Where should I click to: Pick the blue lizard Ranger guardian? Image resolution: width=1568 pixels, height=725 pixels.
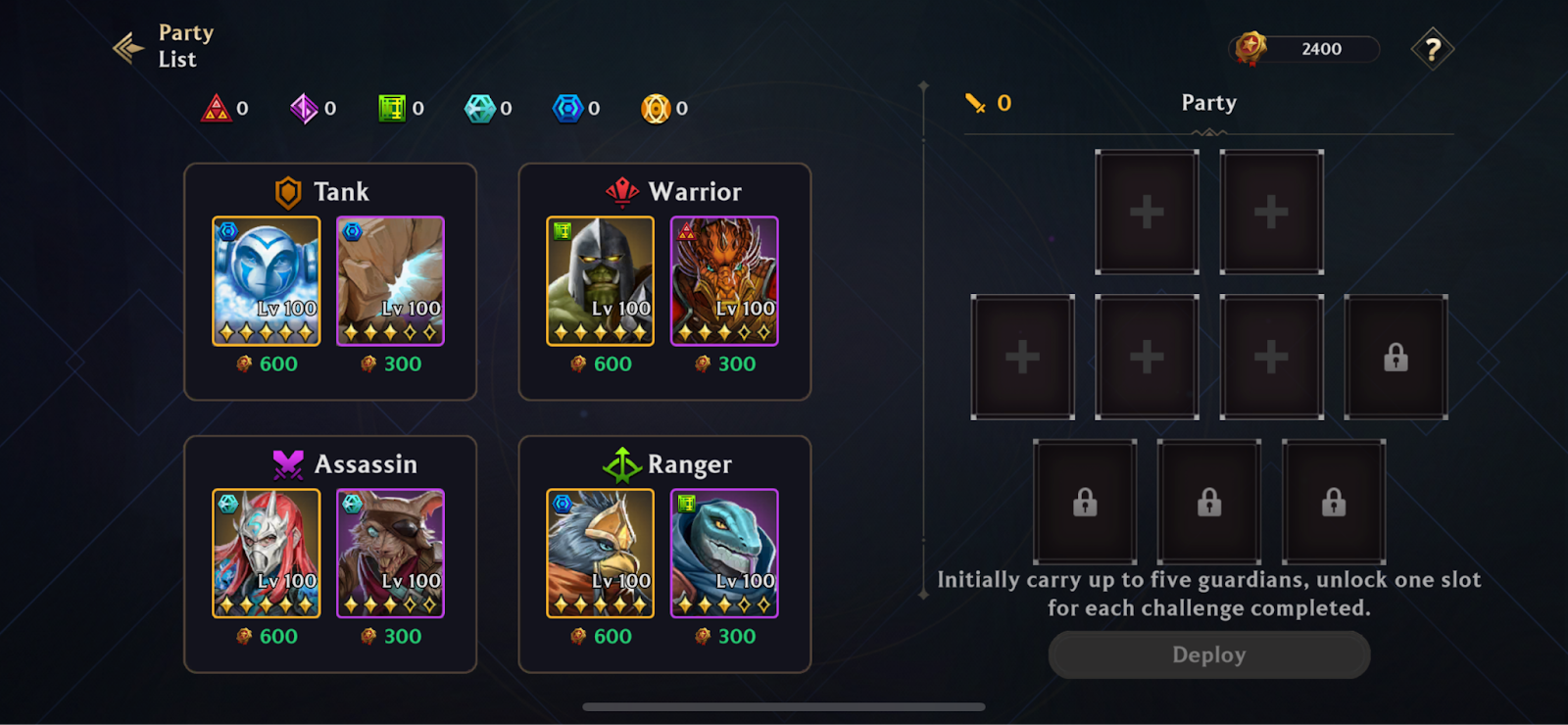tap(724, 554)
